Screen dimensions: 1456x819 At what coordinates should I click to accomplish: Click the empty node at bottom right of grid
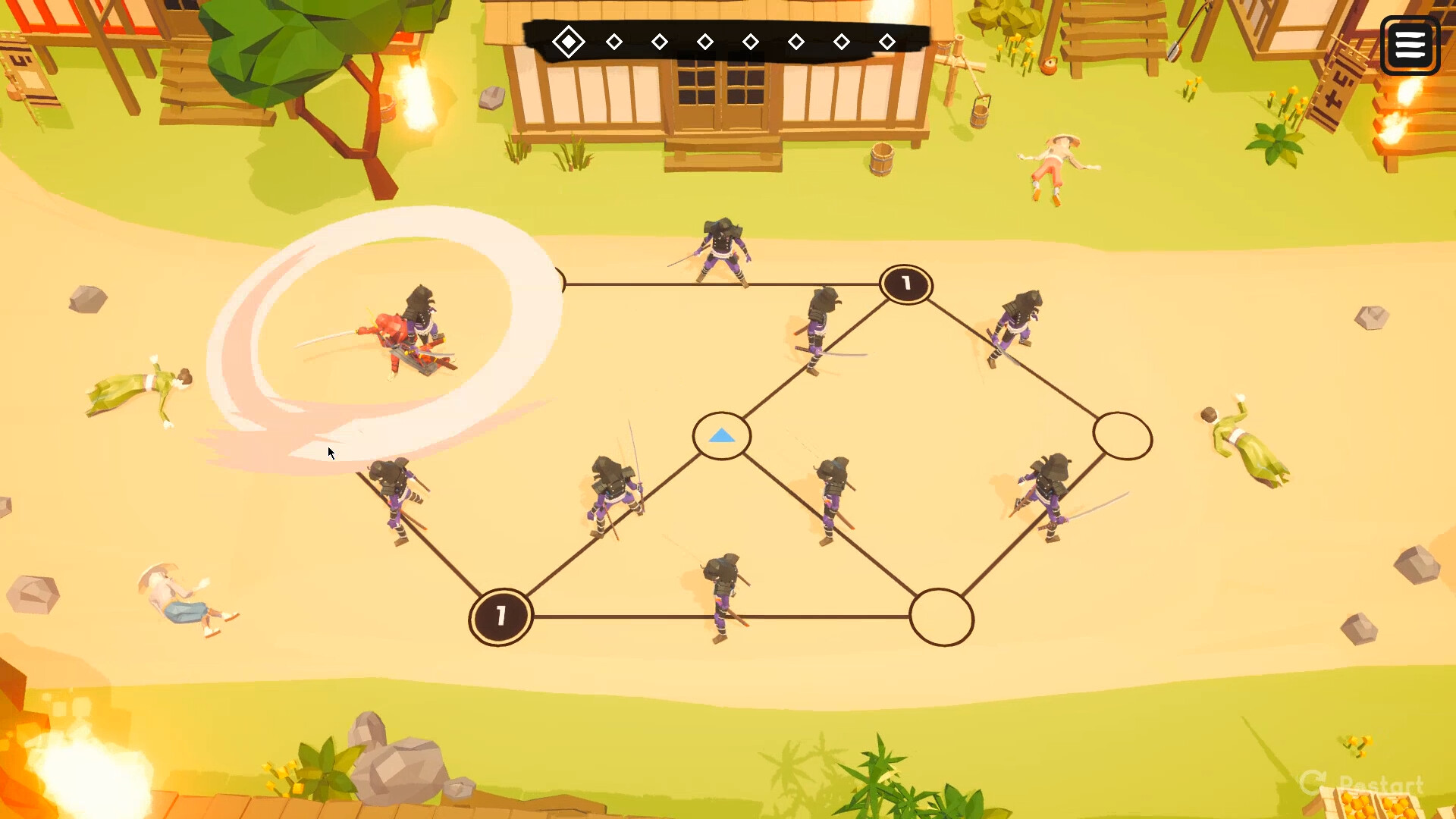(942, 619)
